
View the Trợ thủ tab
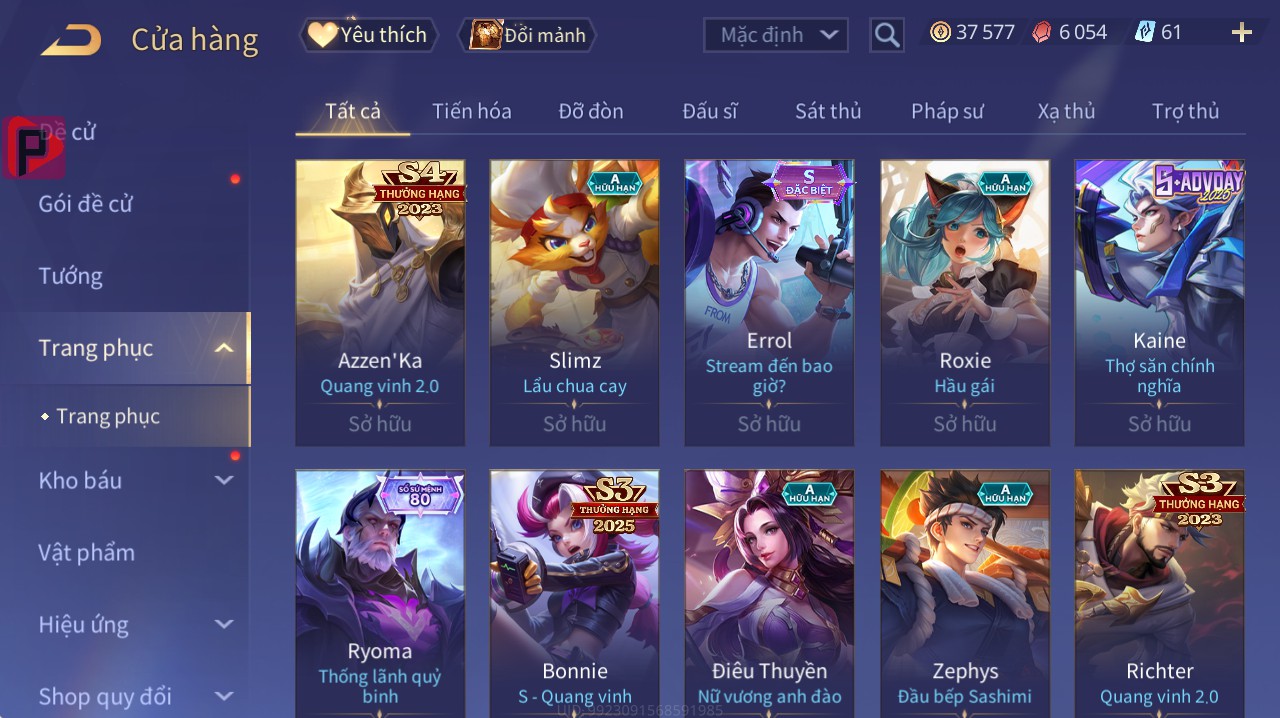tap(1185, 111)
